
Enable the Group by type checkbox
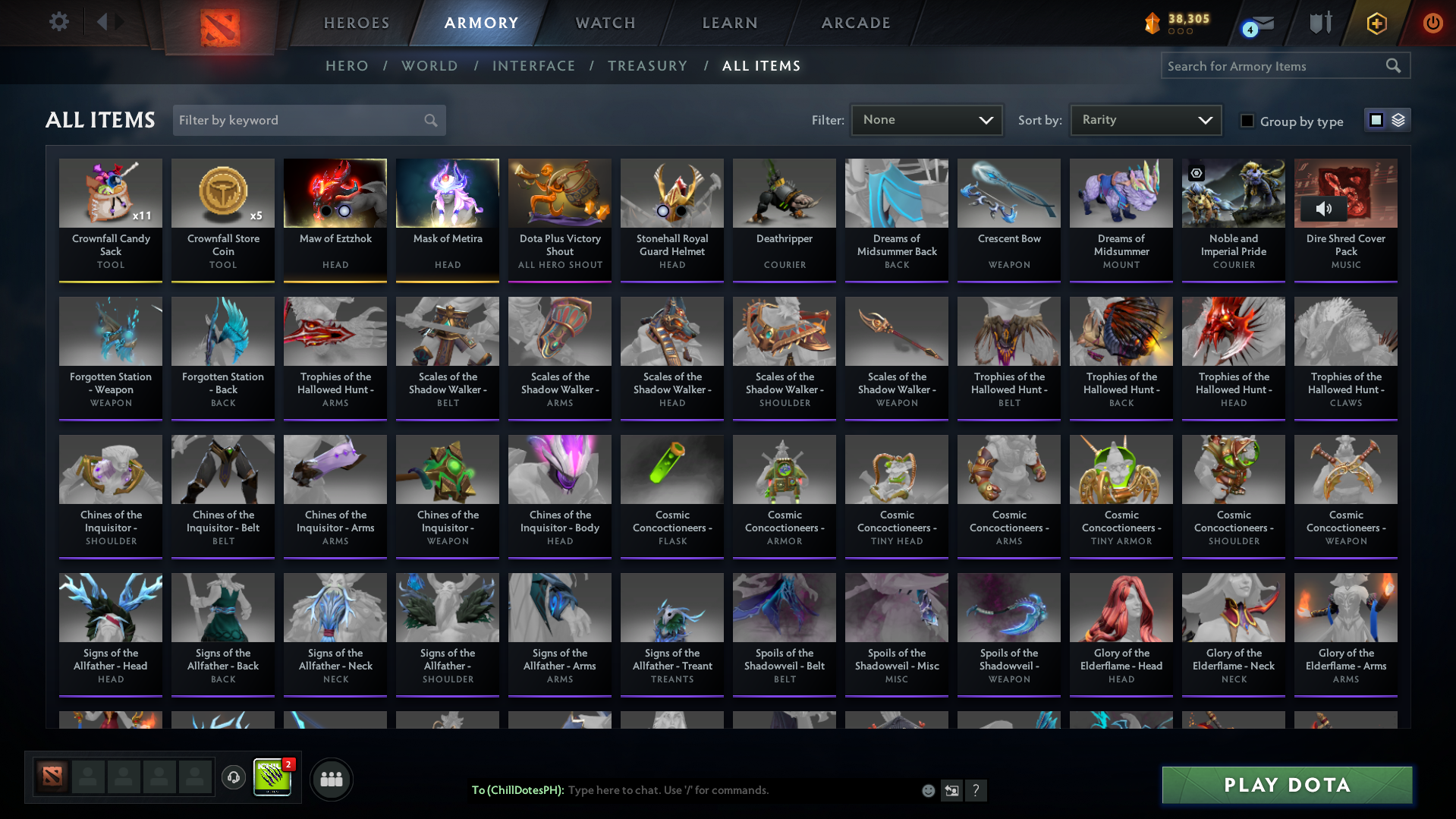coord(1247,121)
